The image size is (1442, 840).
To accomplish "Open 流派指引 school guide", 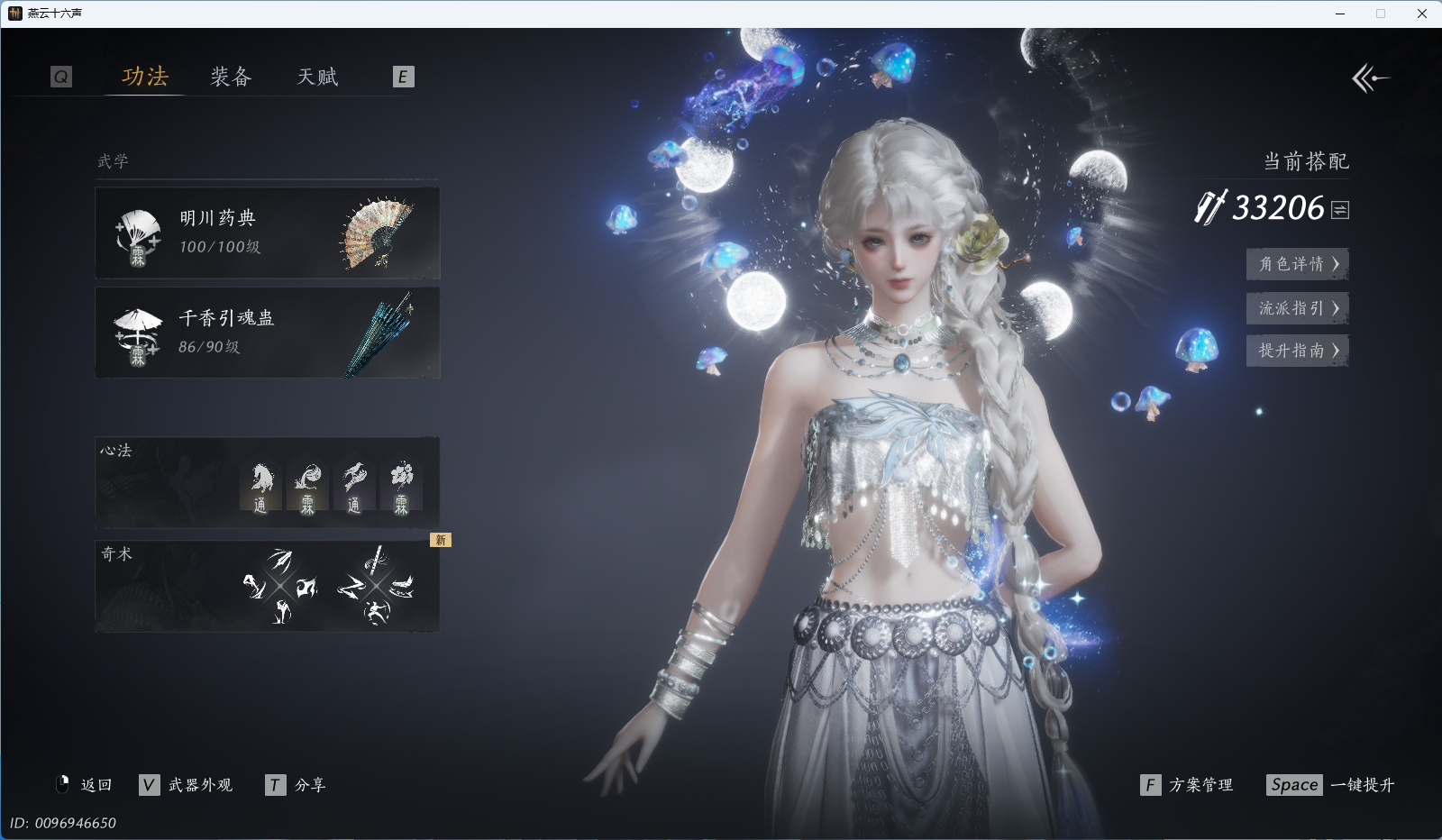I will 1297,308.
